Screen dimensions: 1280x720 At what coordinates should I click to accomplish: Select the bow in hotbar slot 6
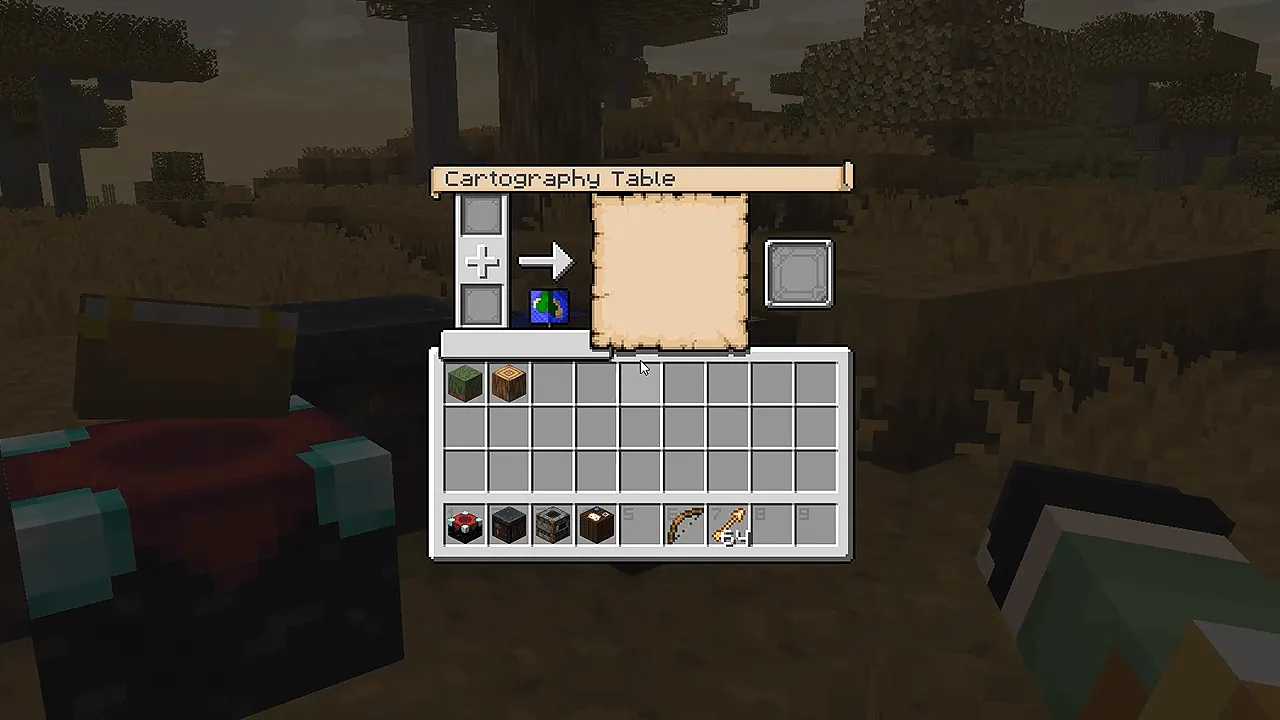point(684,523)
